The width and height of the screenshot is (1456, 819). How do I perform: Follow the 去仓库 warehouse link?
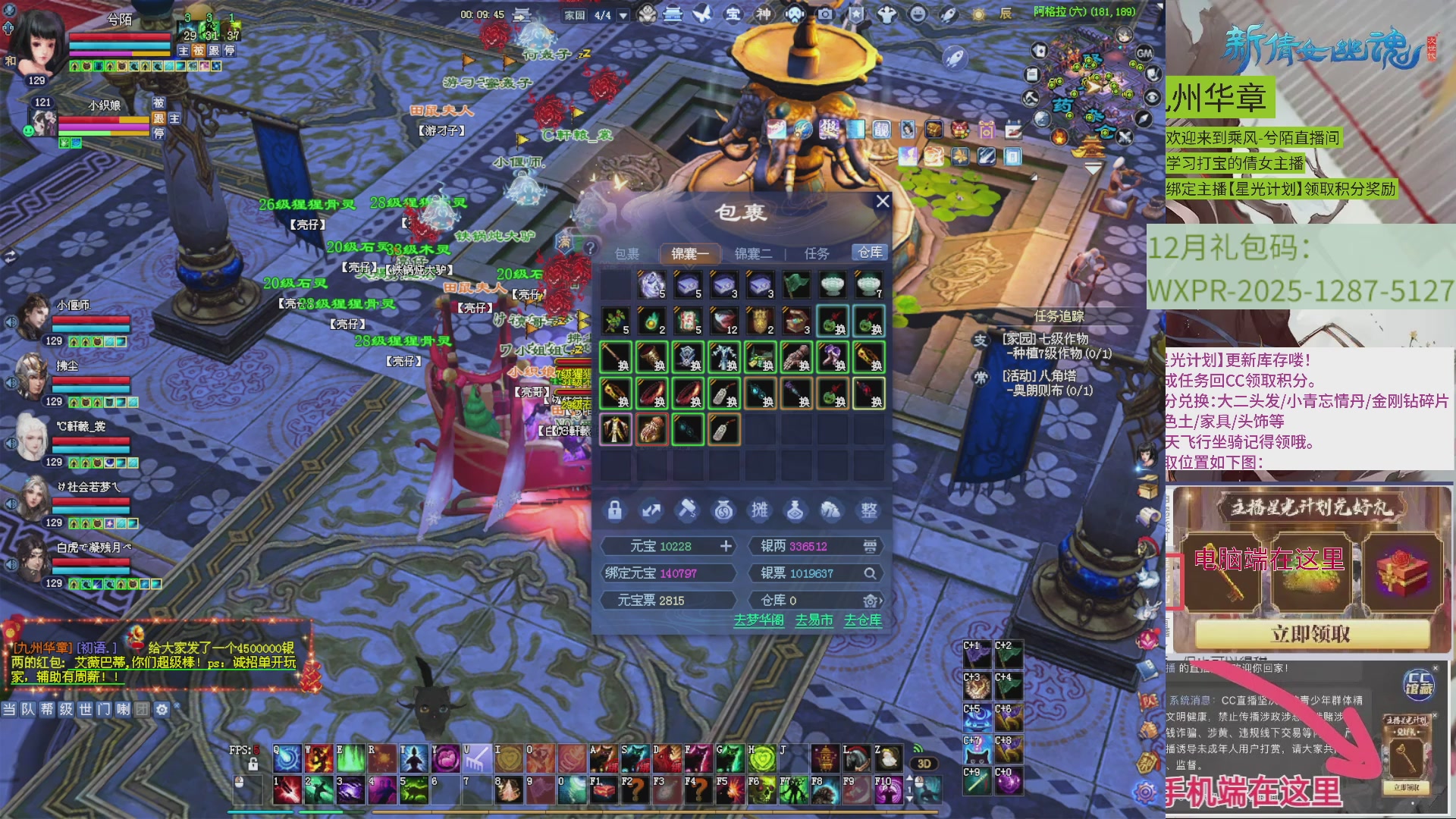point(863,620)
